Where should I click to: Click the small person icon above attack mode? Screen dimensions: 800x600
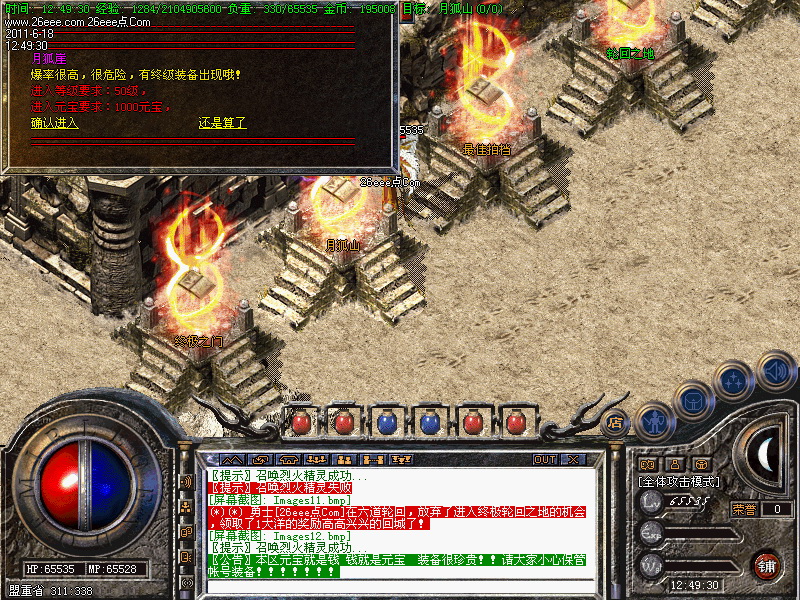tap(674, 464)
